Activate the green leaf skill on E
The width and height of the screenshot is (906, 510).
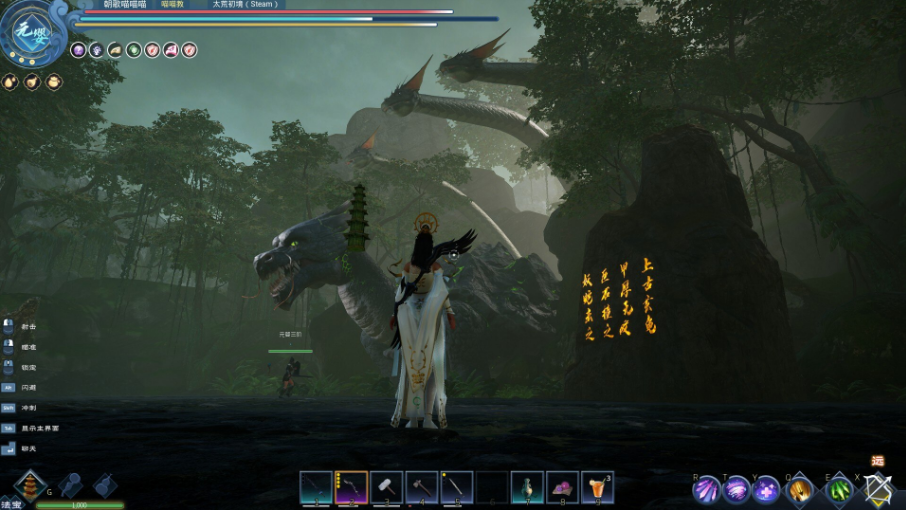click(838, 490)
